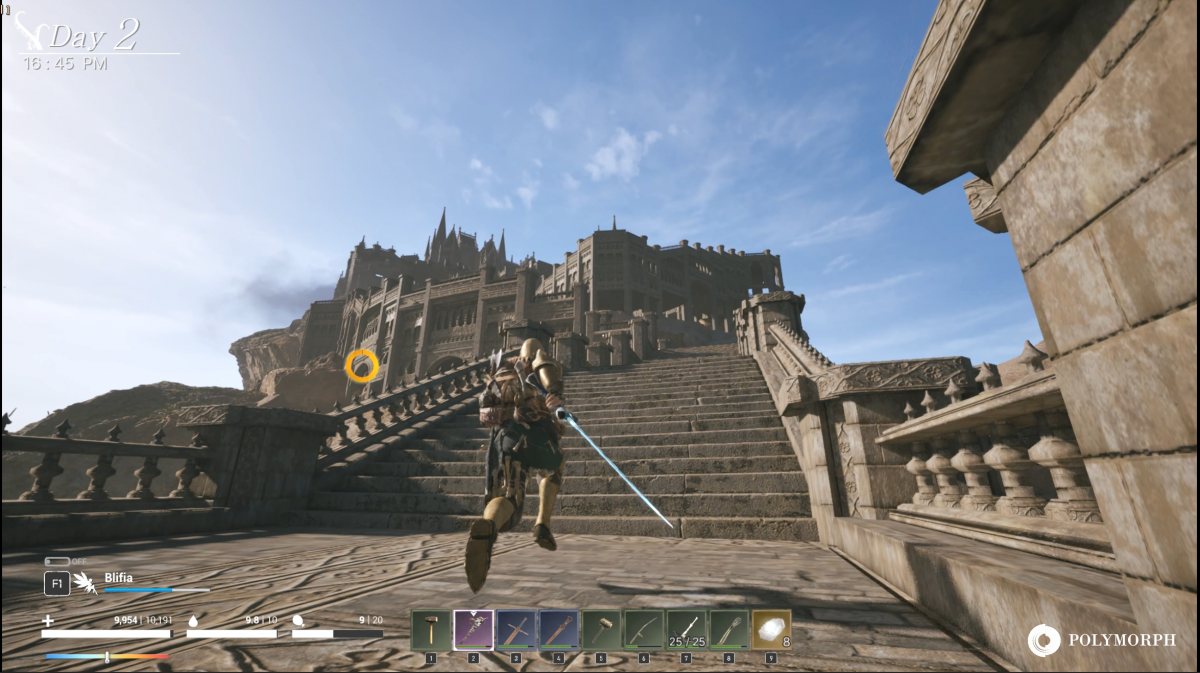Equip the bow from the hotbar
Image resolution: width=1200 pixels, height=673 pixels.
[644, 630]
